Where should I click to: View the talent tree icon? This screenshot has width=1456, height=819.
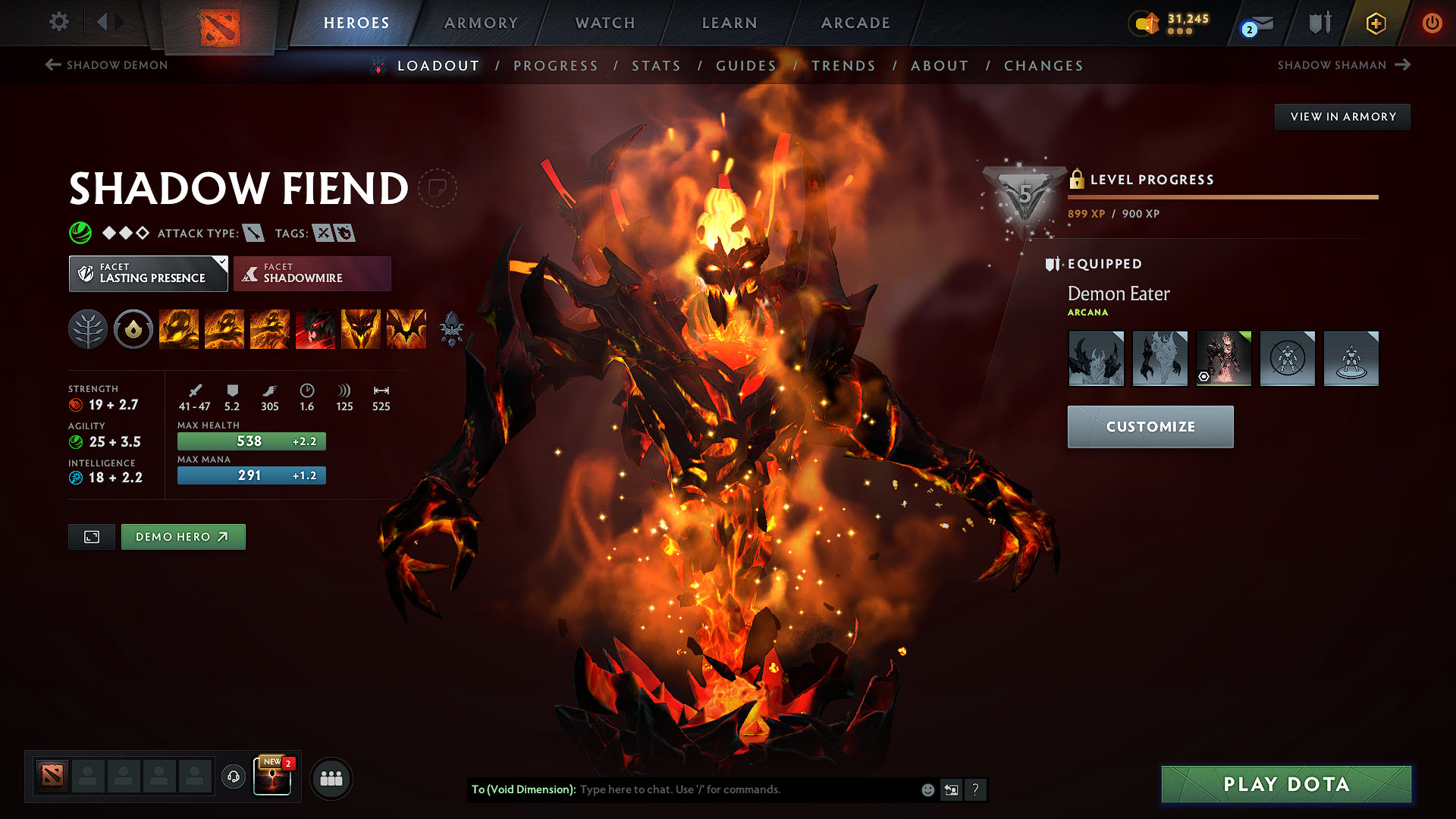pos(87,328)
